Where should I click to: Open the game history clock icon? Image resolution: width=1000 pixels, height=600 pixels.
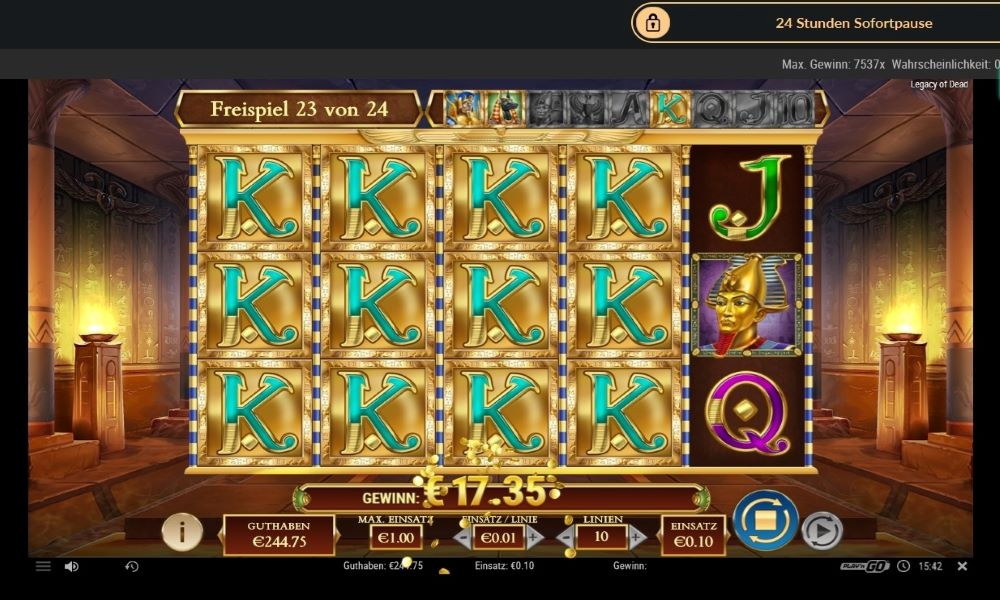[x=131, y=566]
